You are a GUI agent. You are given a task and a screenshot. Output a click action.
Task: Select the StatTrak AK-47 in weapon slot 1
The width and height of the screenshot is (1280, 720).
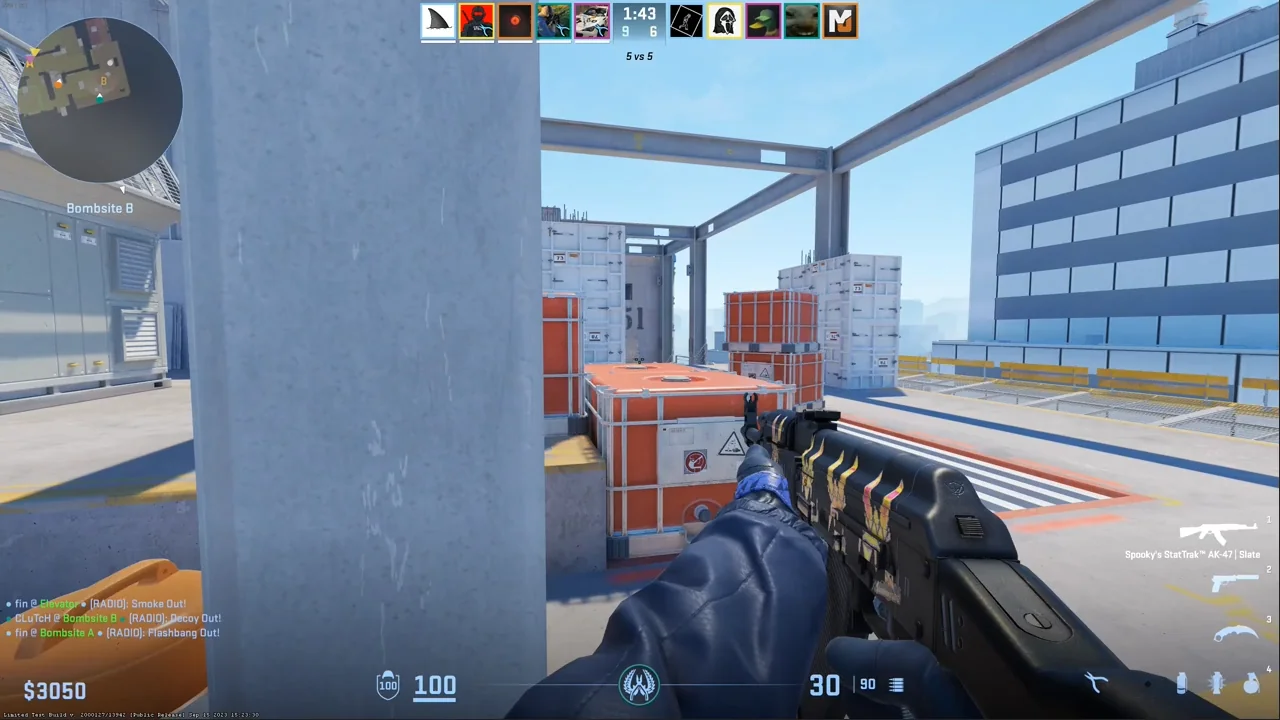point(1220,533)
